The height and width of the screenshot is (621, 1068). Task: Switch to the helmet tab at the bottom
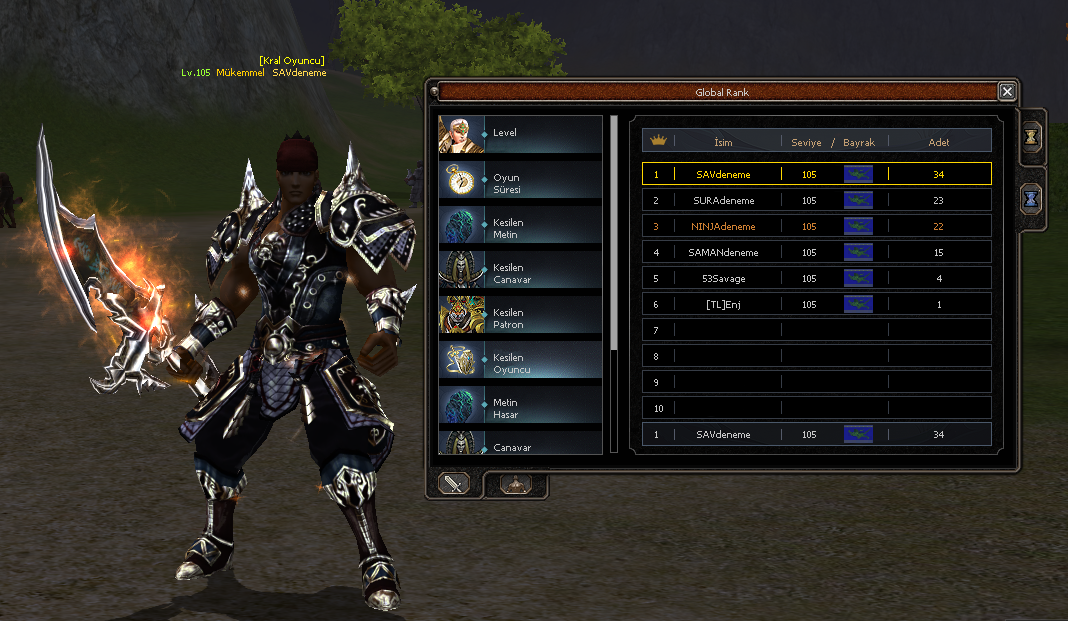[515, 484]
